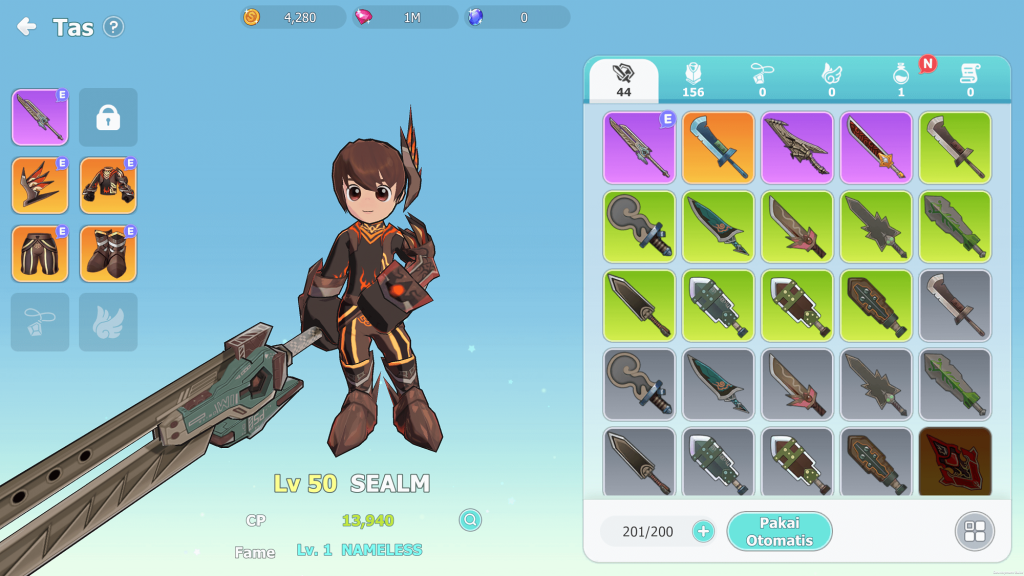Select the red demon mask item
Screen dimensions: 1024x576
pyautogui.click(x=955, y=462)
